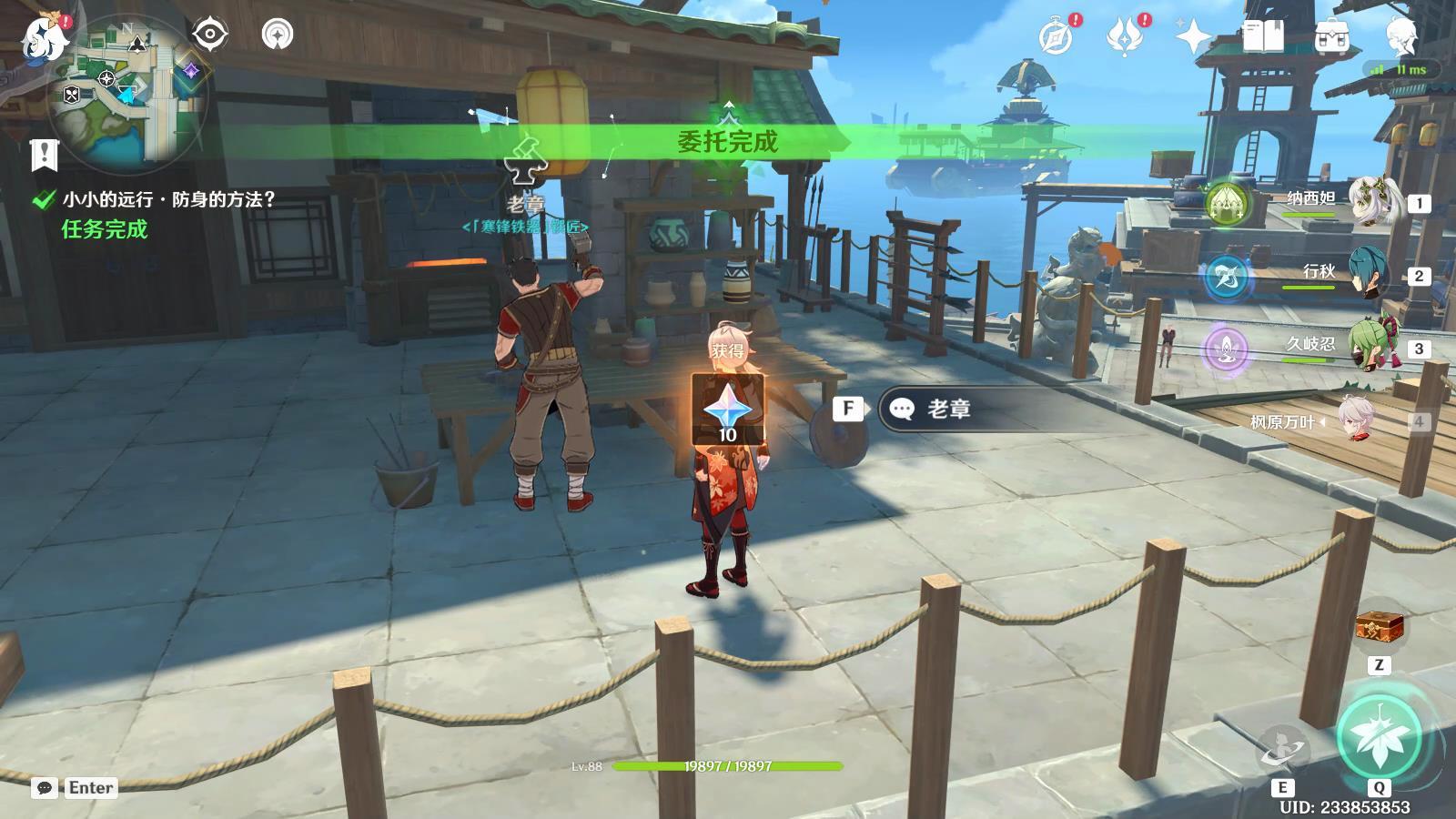Switch to party member 纳西妲
The image size is (1456, 819).
click(1370, 202)
